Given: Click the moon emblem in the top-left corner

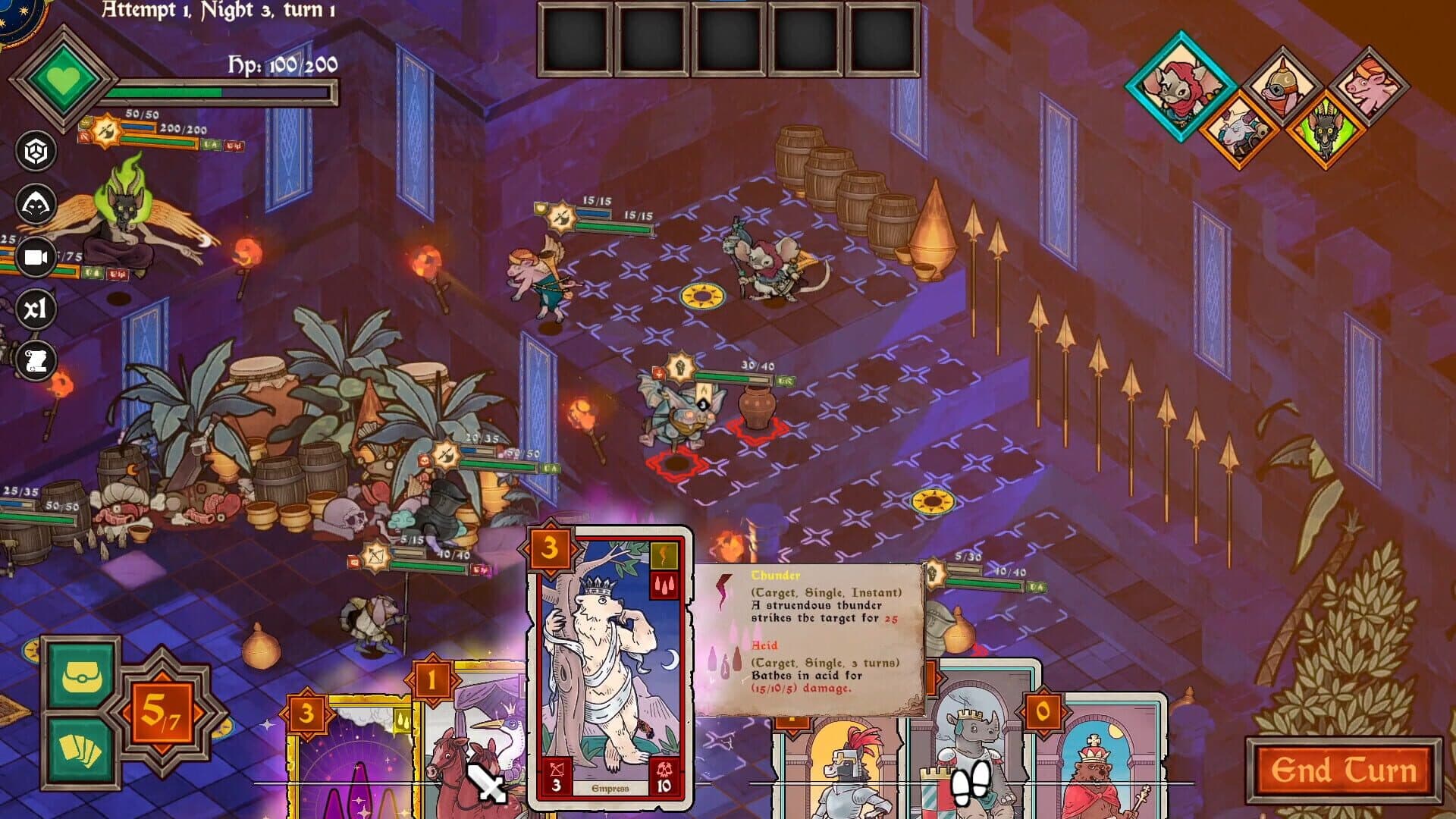Looking at the screenshot, I should (x=17, y=15).
